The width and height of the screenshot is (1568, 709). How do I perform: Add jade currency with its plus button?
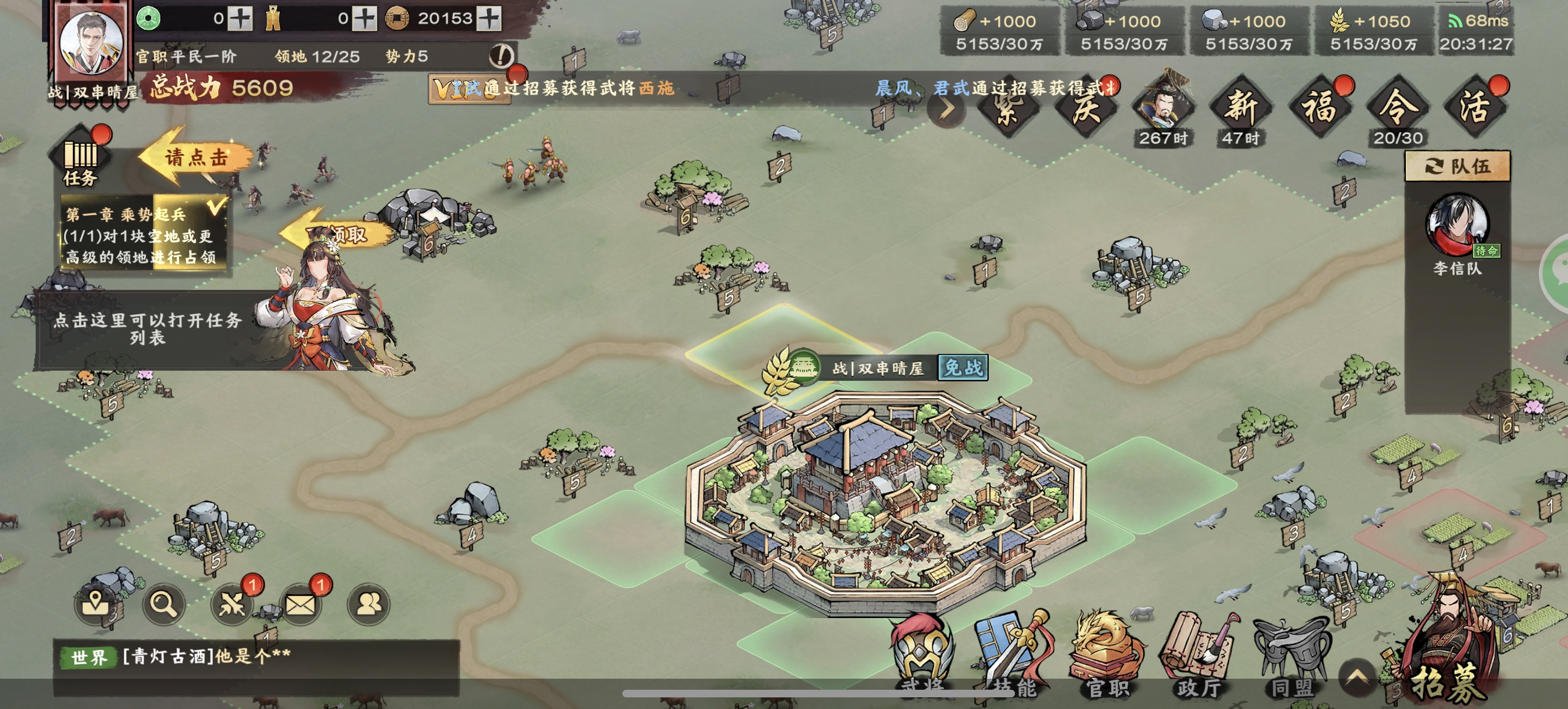click(x=240, y=19)
